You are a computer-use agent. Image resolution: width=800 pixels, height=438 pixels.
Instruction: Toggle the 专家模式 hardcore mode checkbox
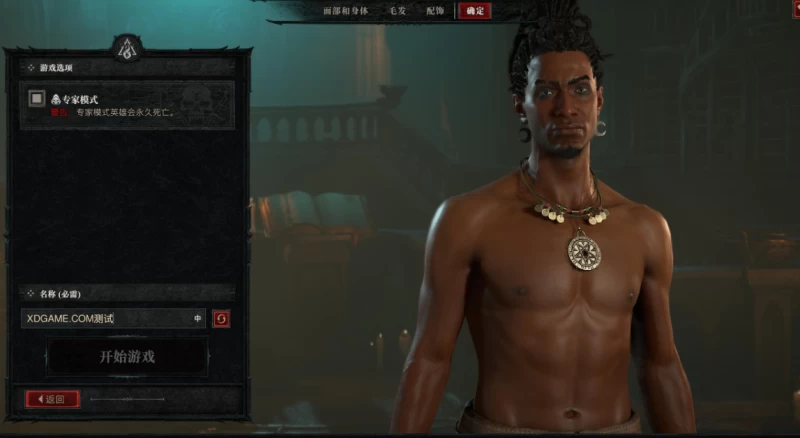[x=37, y=98]
